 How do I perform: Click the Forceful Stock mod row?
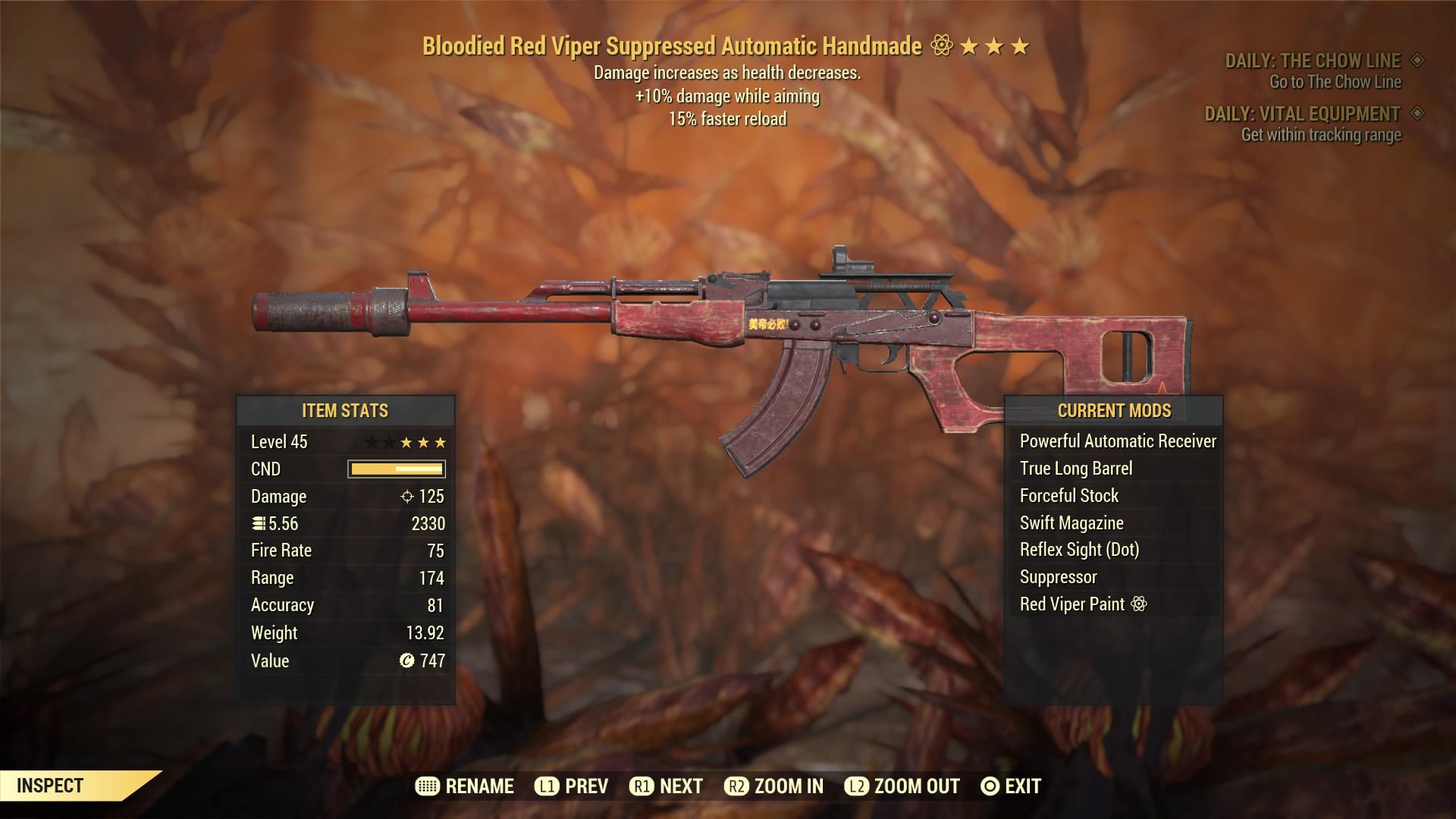[1068, 496]
